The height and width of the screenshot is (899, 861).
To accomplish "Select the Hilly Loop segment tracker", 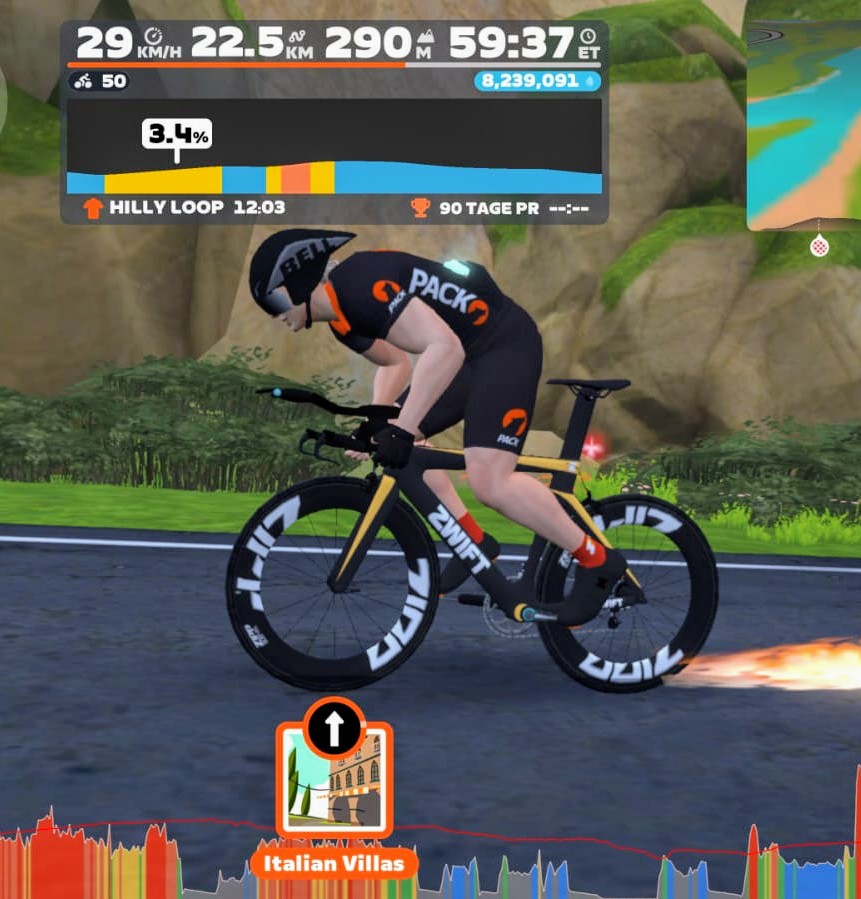I will pos(185,208).
